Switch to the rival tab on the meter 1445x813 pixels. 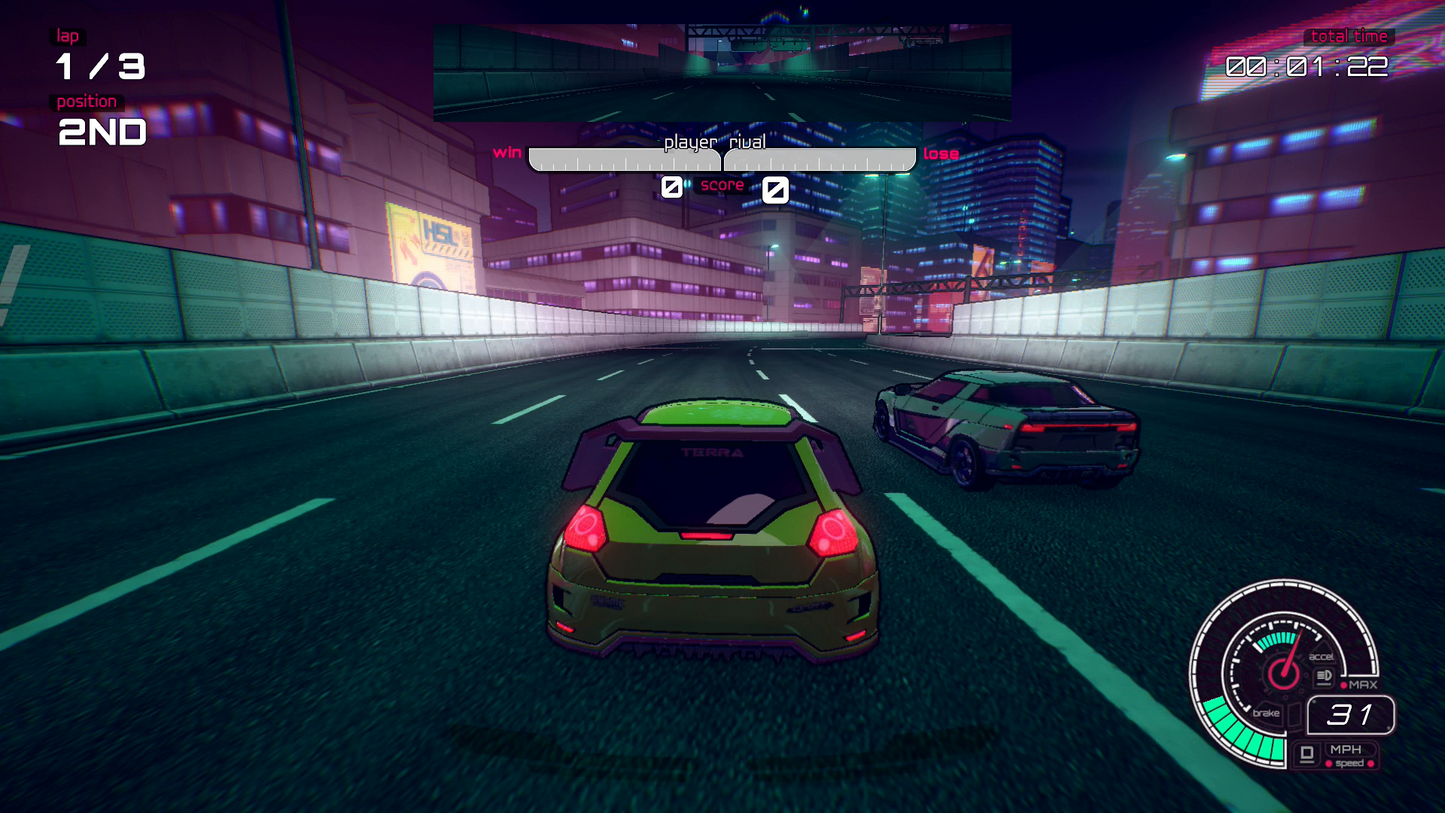coord(749,141)
